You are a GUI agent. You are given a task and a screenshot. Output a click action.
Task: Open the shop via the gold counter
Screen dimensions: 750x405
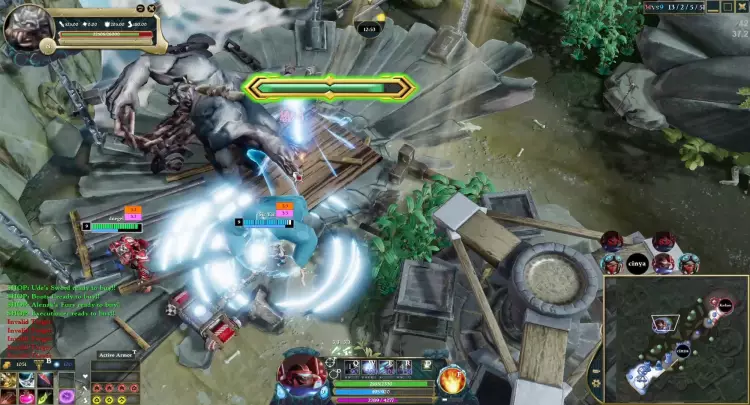point(21,363)
